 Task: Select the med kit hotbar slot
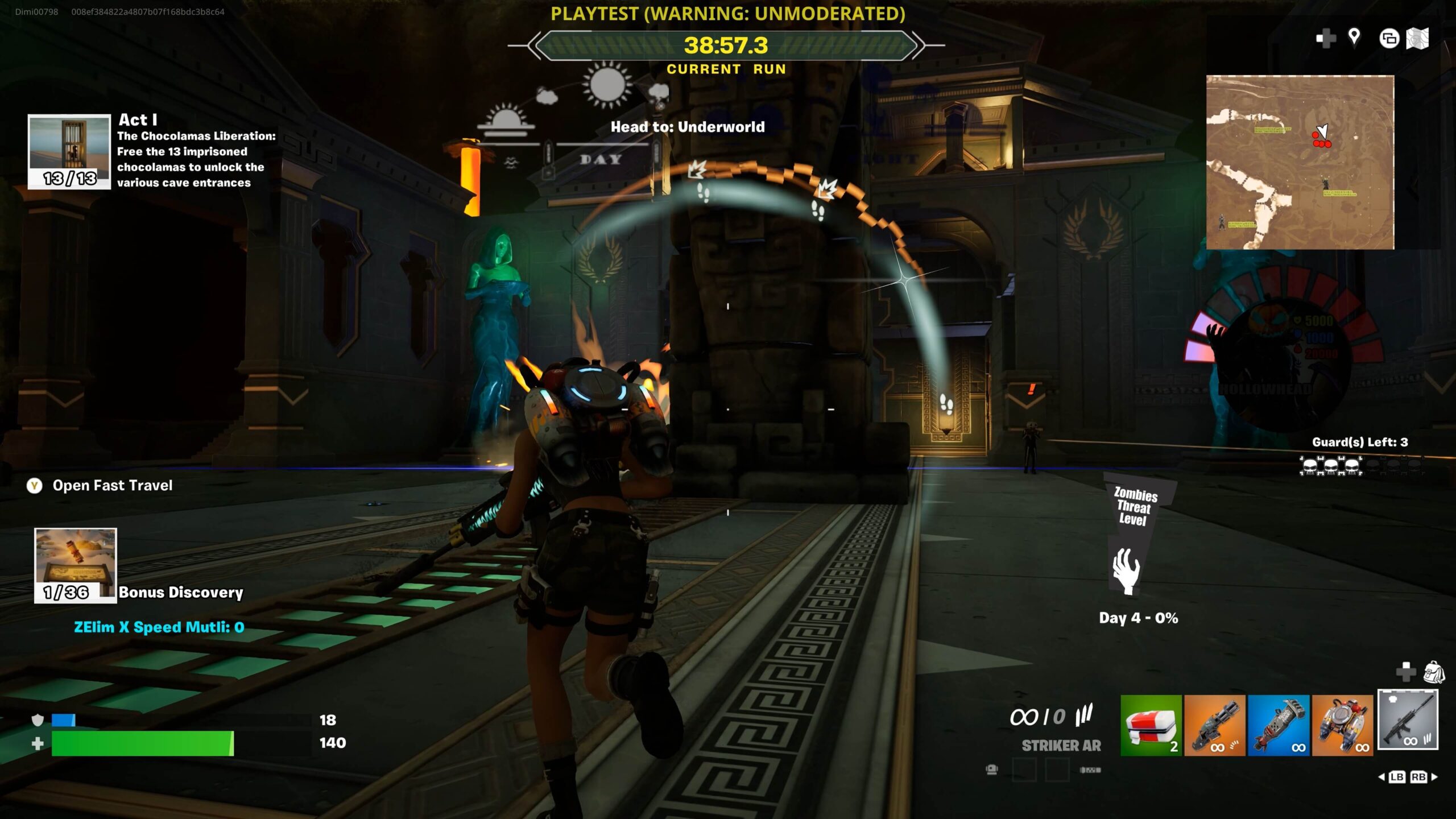click(x=1151, y=725)
